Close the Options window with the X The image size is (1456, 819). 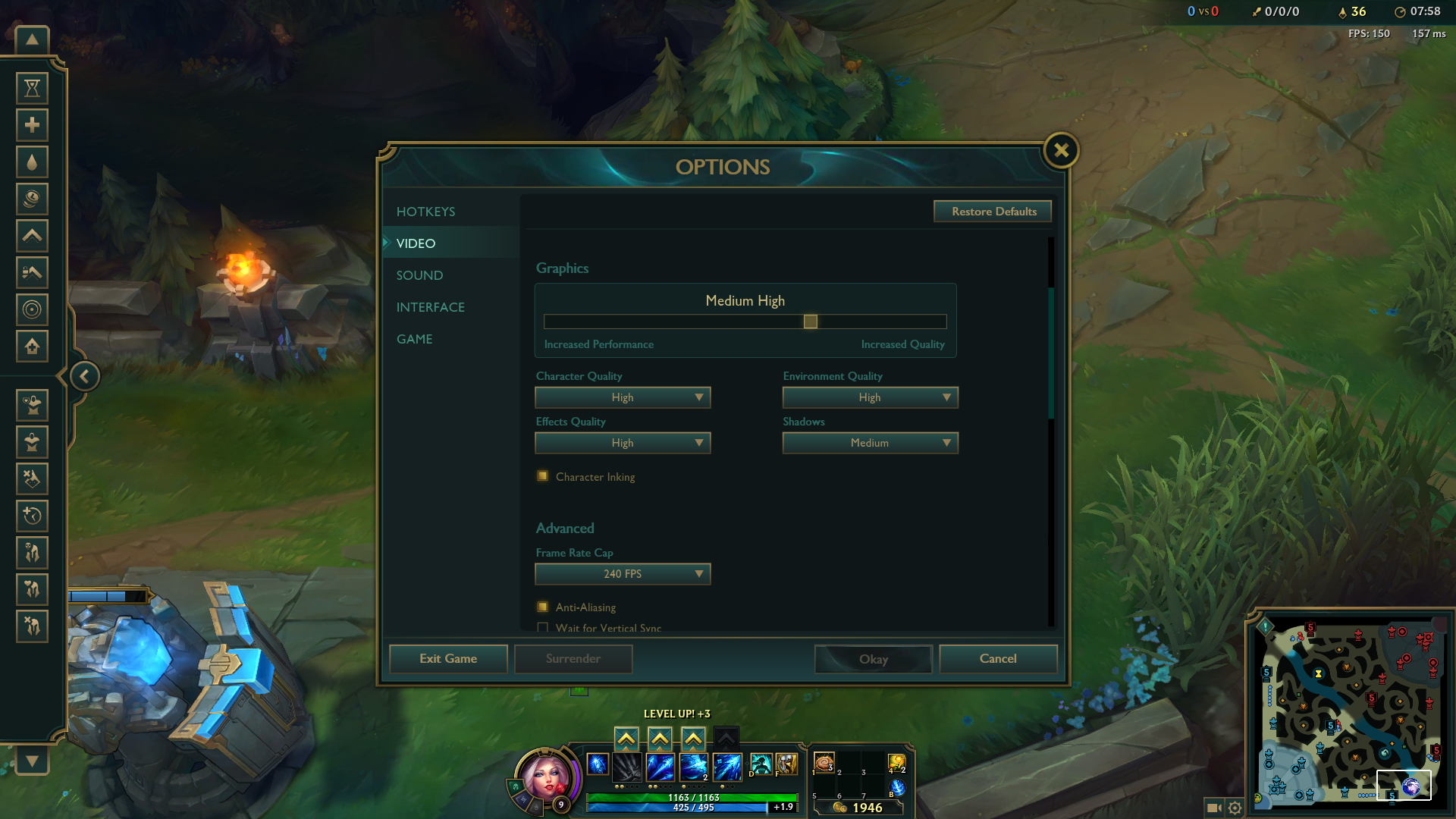1061,150
